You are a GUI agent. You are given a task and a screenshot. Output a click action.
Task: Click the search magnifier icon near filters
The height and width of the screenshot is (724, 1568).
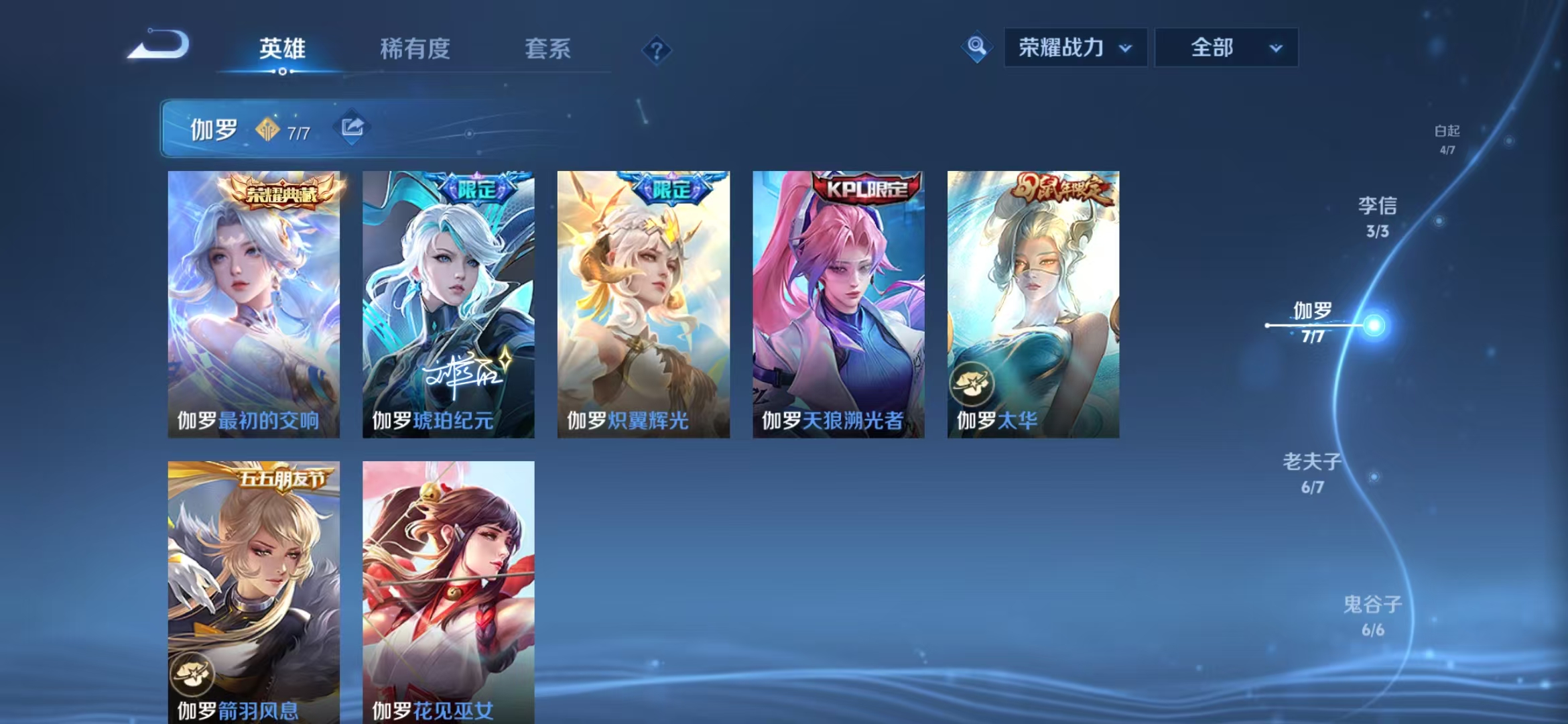[976, 48]
